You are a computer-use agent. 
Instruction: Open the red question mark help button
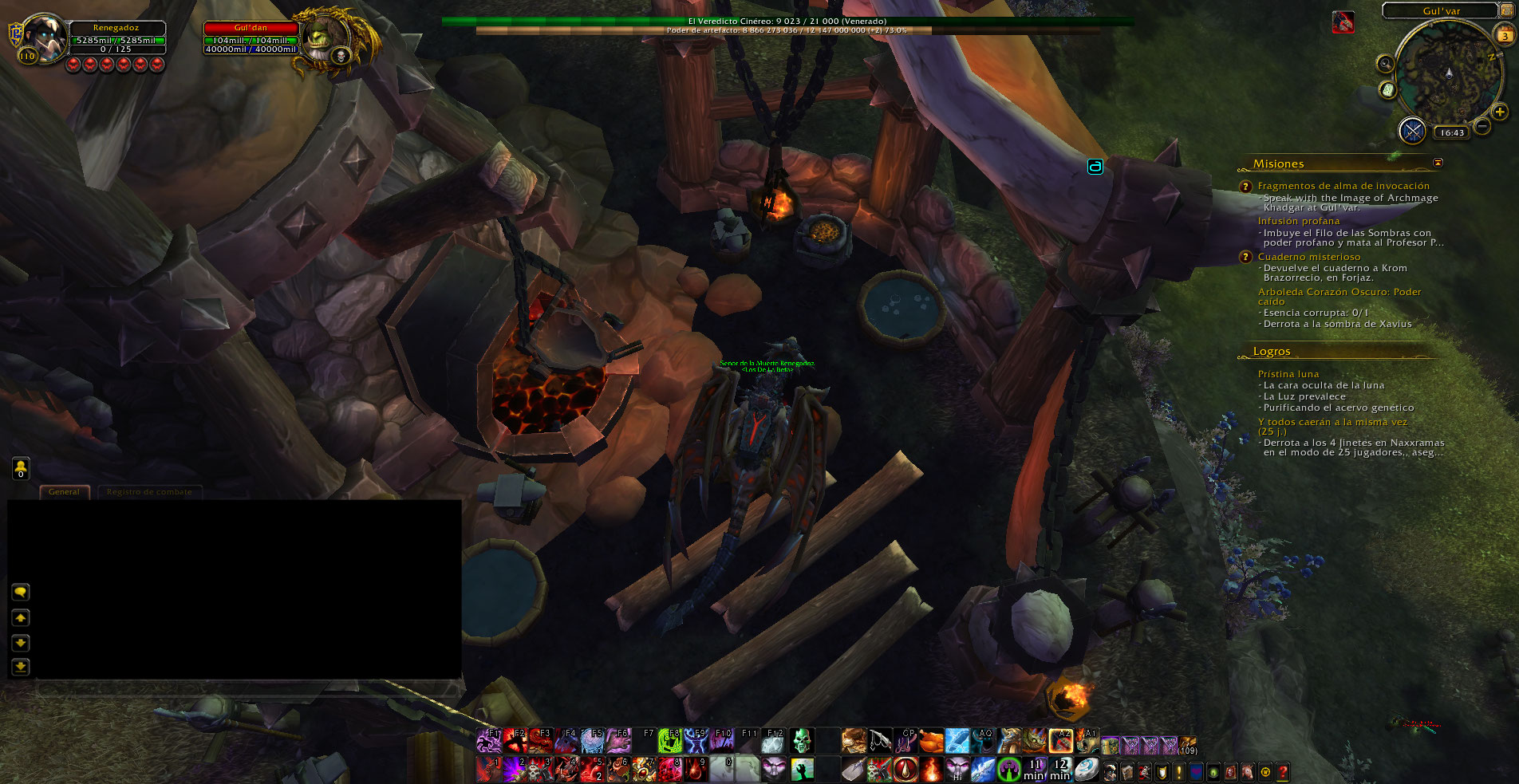1283,772
